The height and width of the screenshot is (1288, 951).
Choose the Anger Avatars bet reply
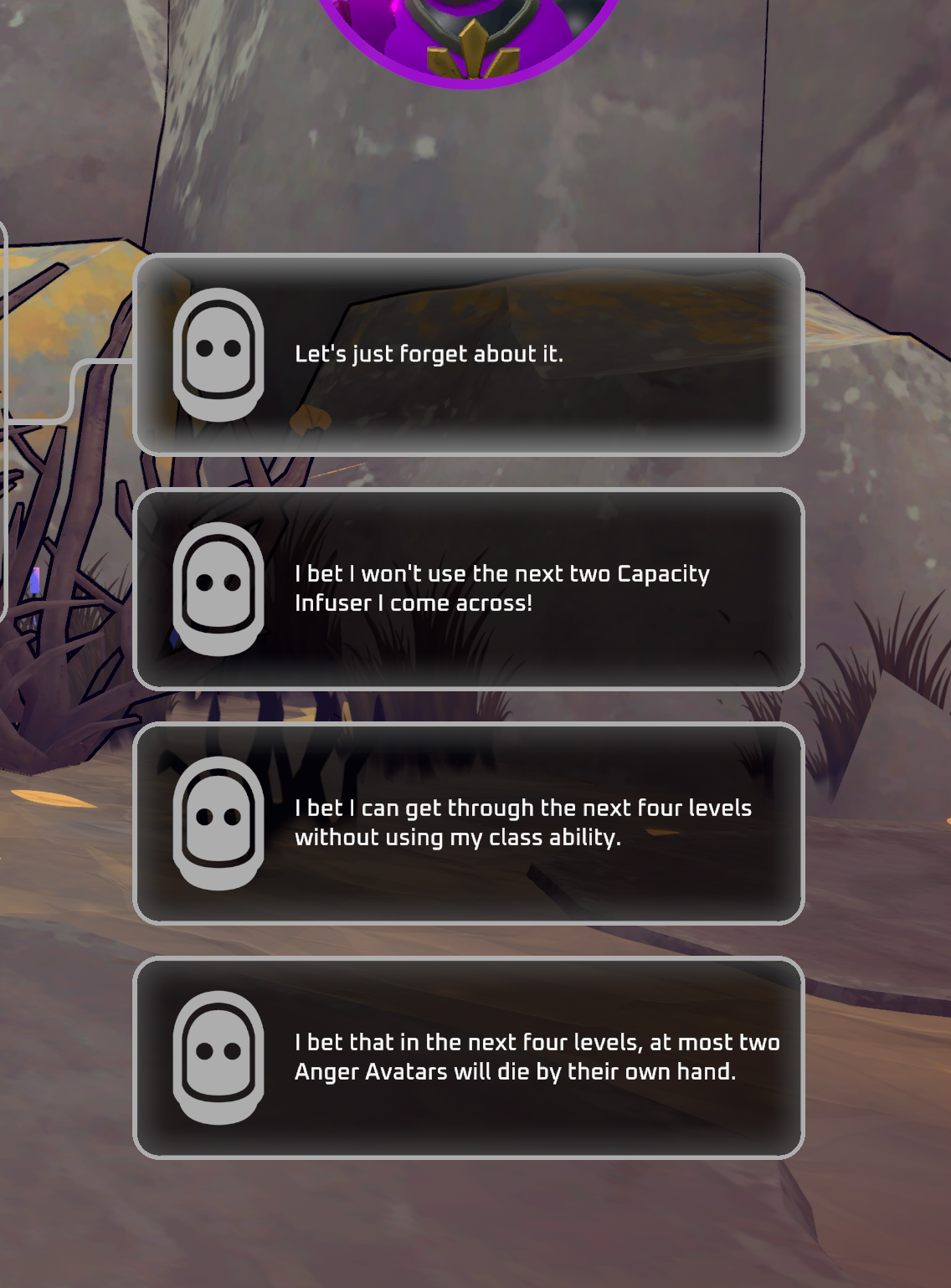pyautogui.click(x=469, y=1058)
